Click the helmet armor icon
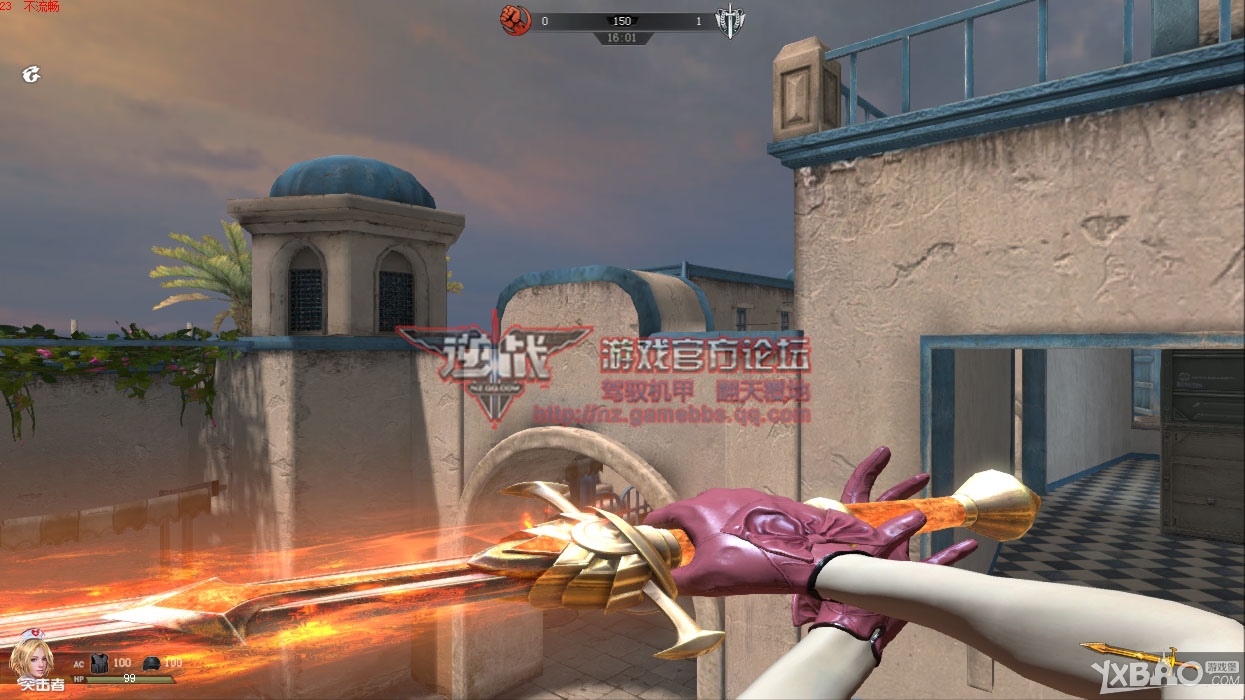This screenshot has width=1245, height=700. tap(151, 663)
